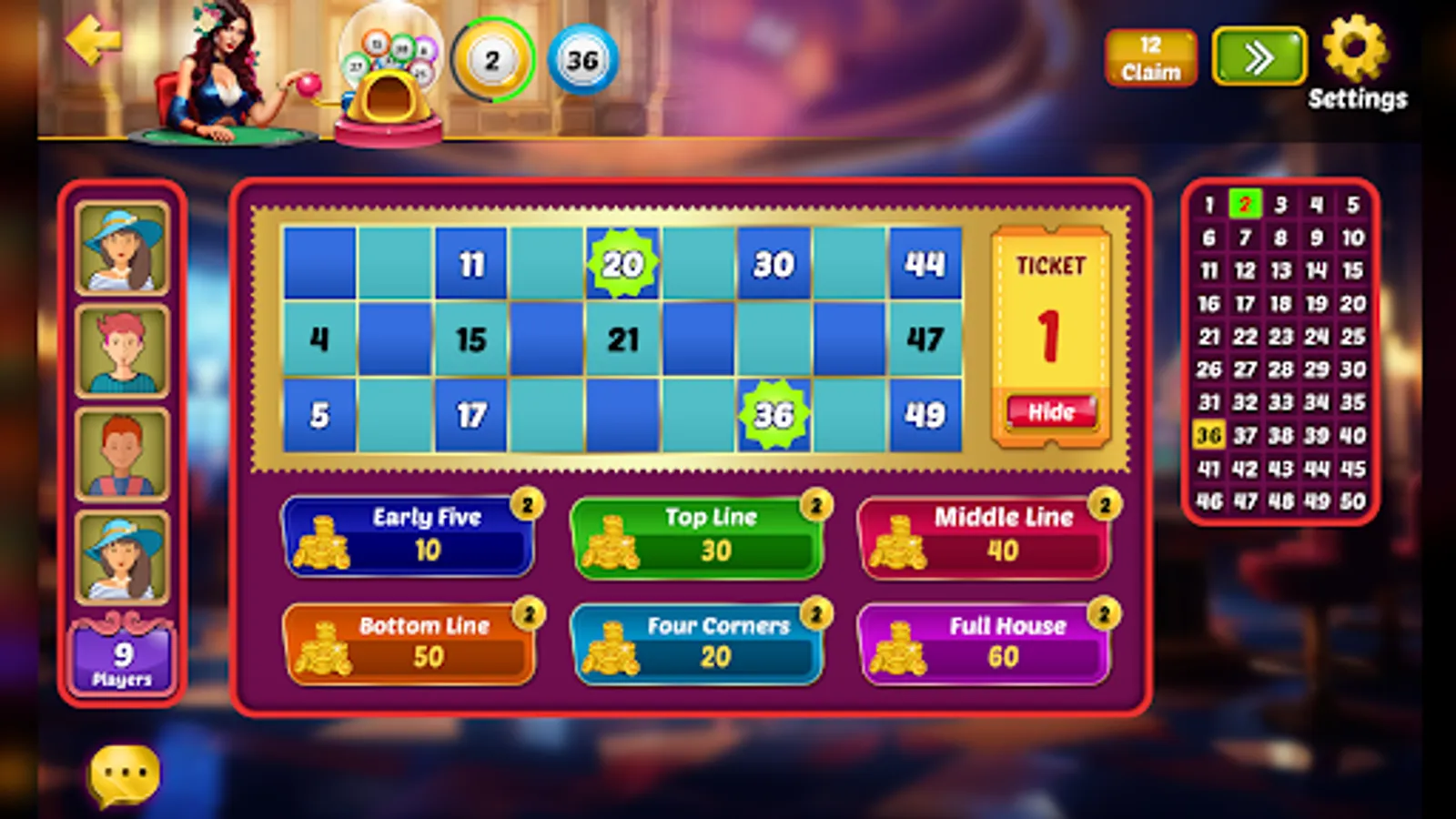Tap the green fast-forward chevron button
The height and width of the screenshot is (819, 1456).
(1258, 56)
